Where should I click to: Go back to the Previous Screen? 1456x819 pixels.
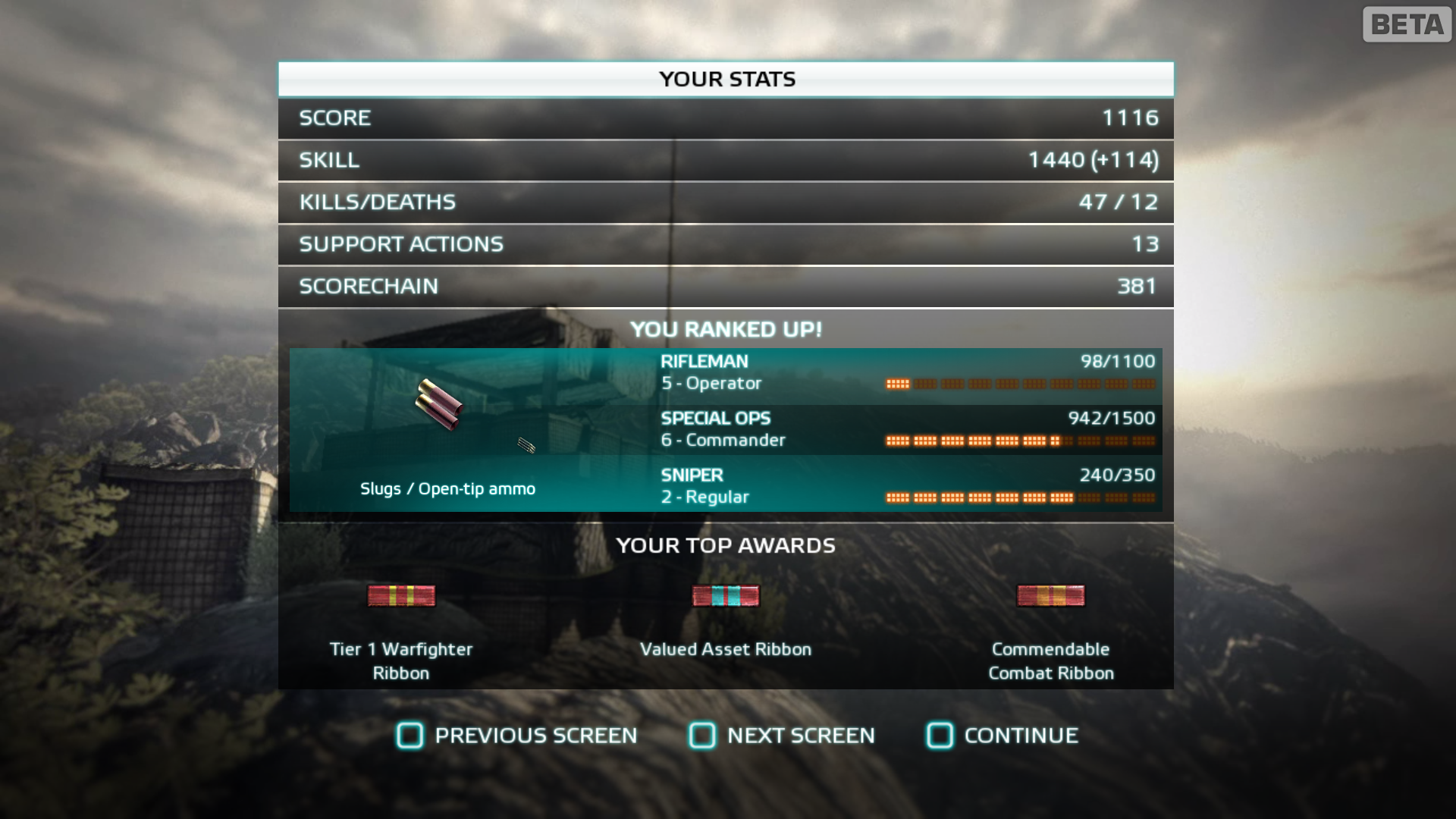[517, 735]
